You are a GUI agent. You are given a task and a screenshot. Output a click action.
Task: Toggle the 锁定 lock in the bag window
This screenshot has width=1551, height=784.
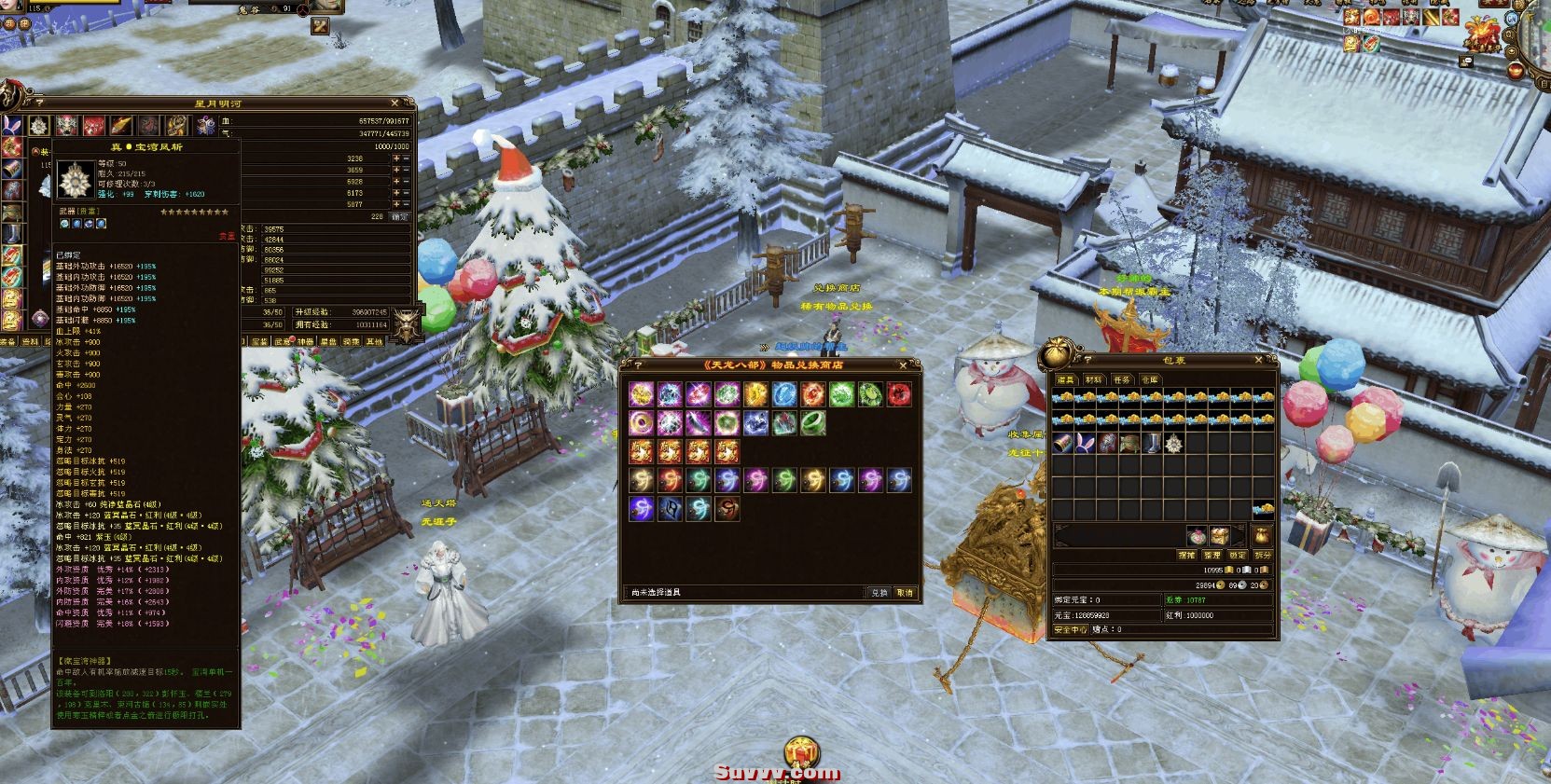[1237, 555]
